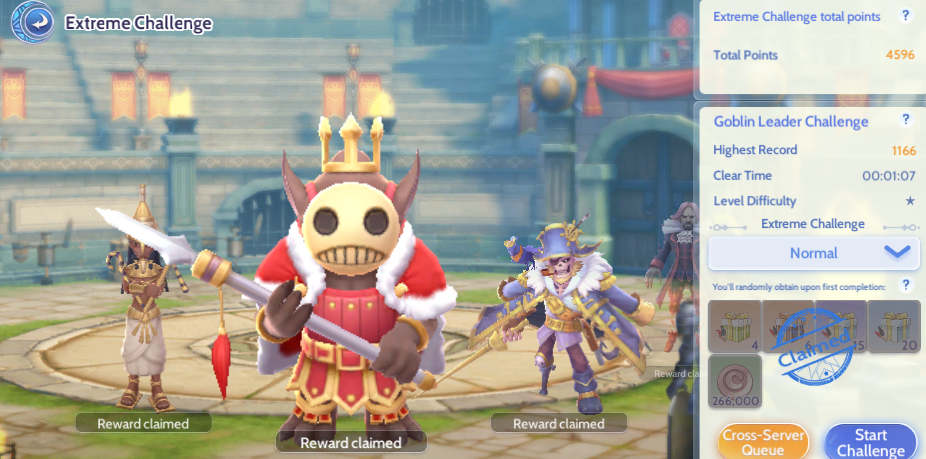This screenshot has height=459, width=926.
Task: Open the Normal difficulty dropdown
Action: [x=814, y=253]
